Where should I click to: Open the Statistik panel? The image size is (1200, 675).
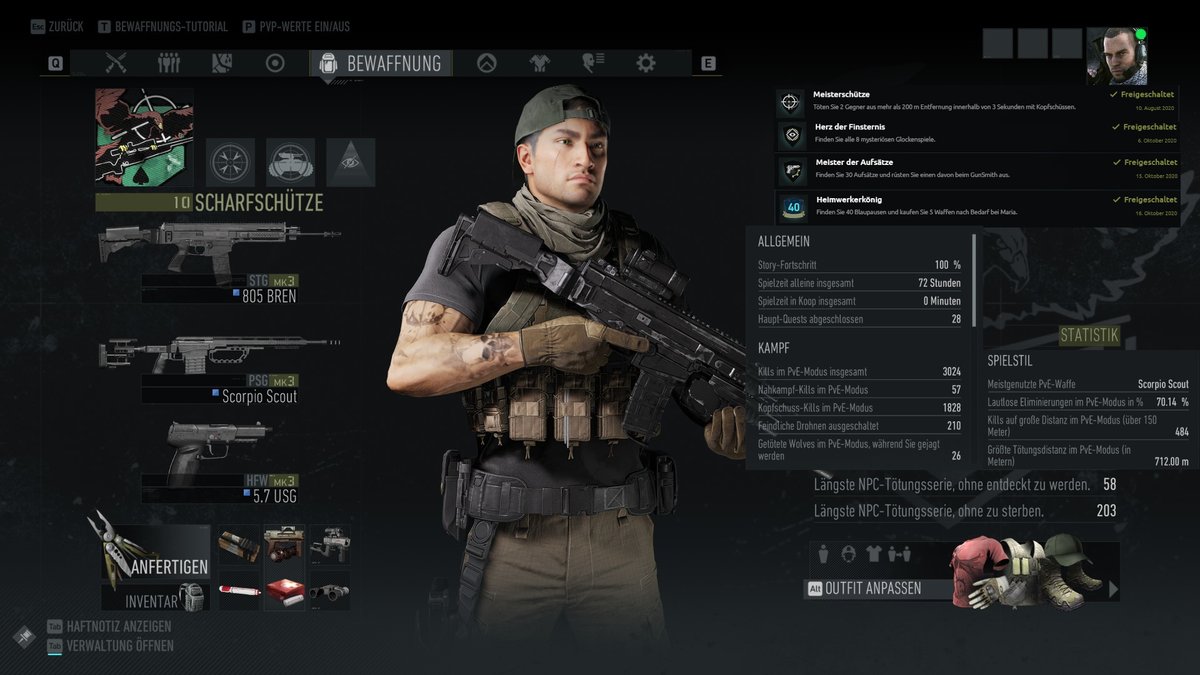pyautogui.click(x=1089, y=336)
